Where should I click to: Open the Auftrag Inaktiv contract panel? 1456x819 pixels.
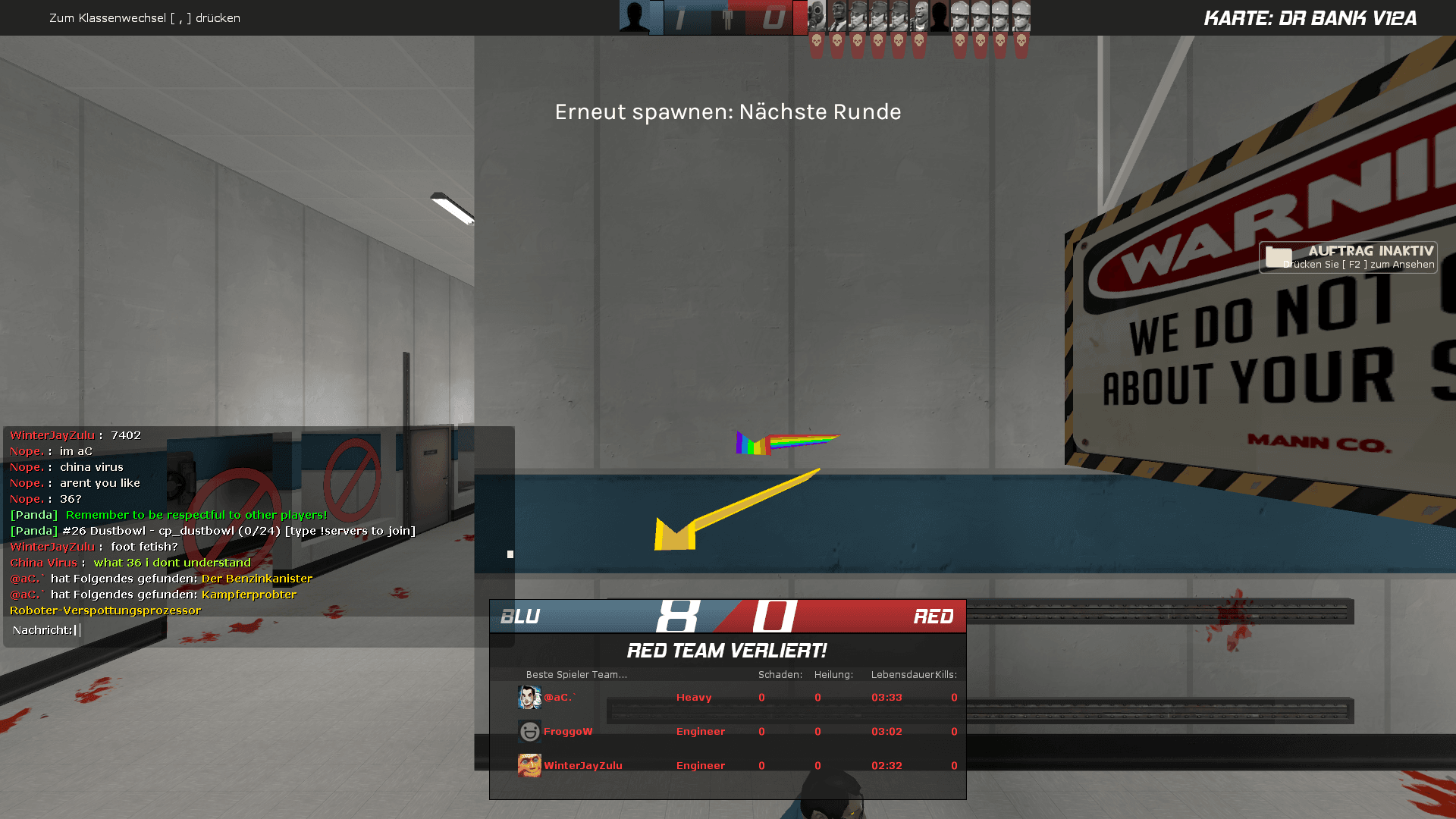(x=1348, y=257)
